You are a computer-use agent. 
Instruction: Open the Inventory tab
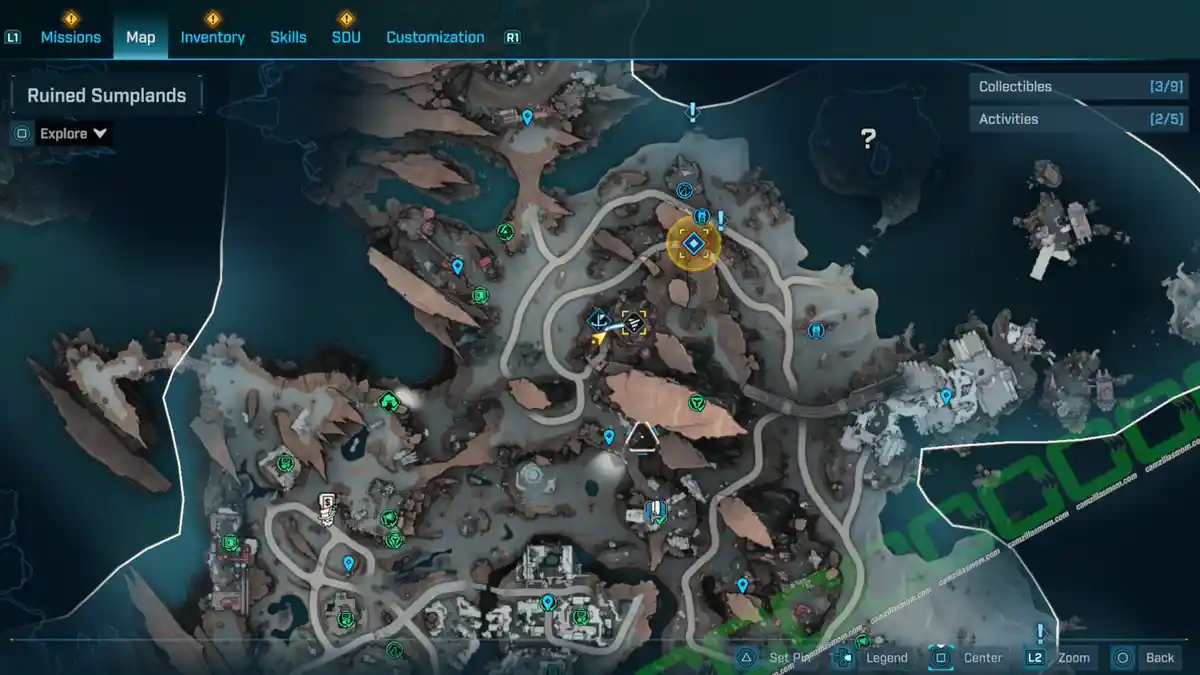tap(212, 37)
